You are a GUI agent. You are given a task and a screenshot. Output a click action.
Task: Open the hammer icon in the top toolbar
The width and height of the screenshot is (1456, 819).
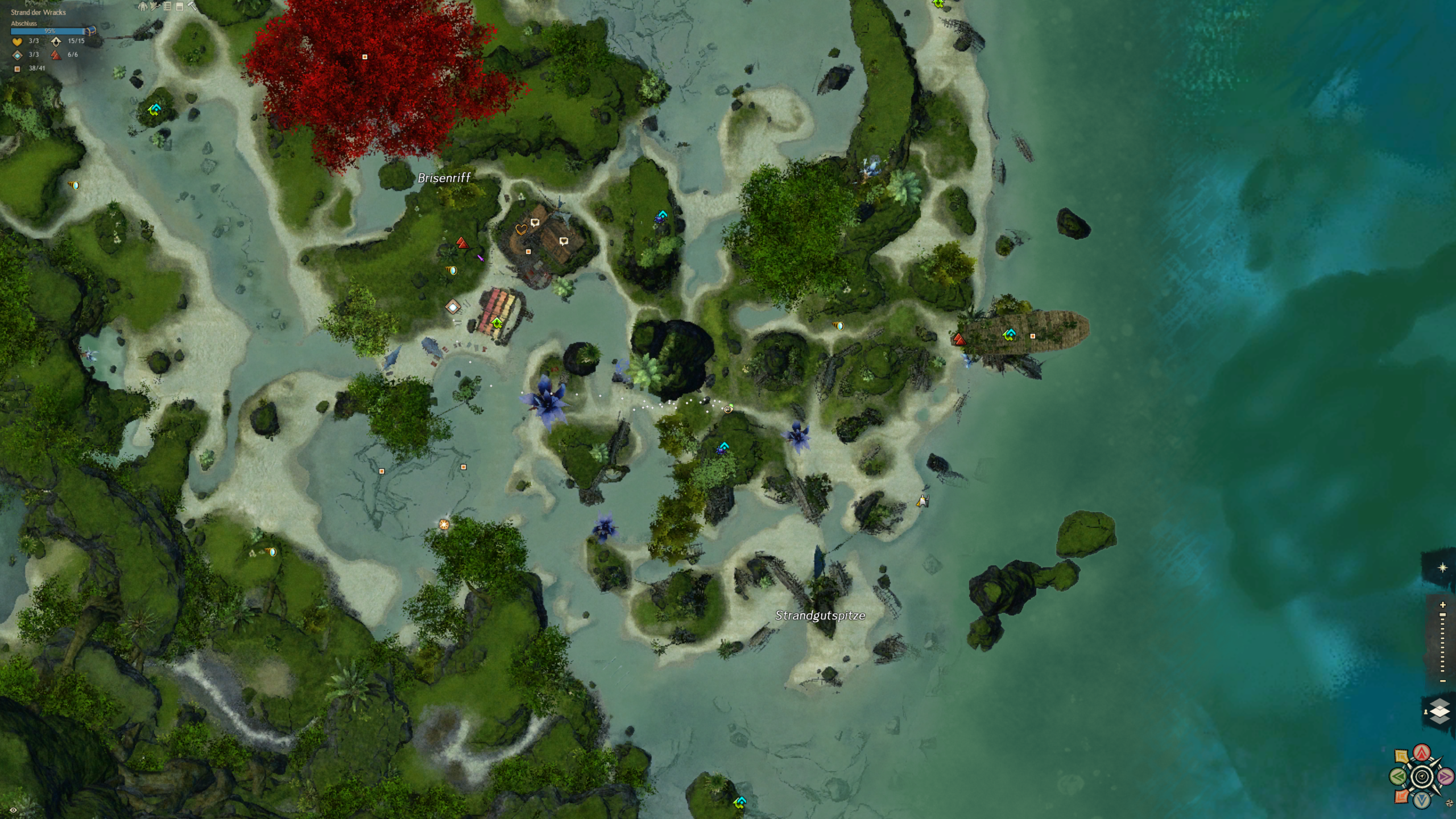(192, 6)
